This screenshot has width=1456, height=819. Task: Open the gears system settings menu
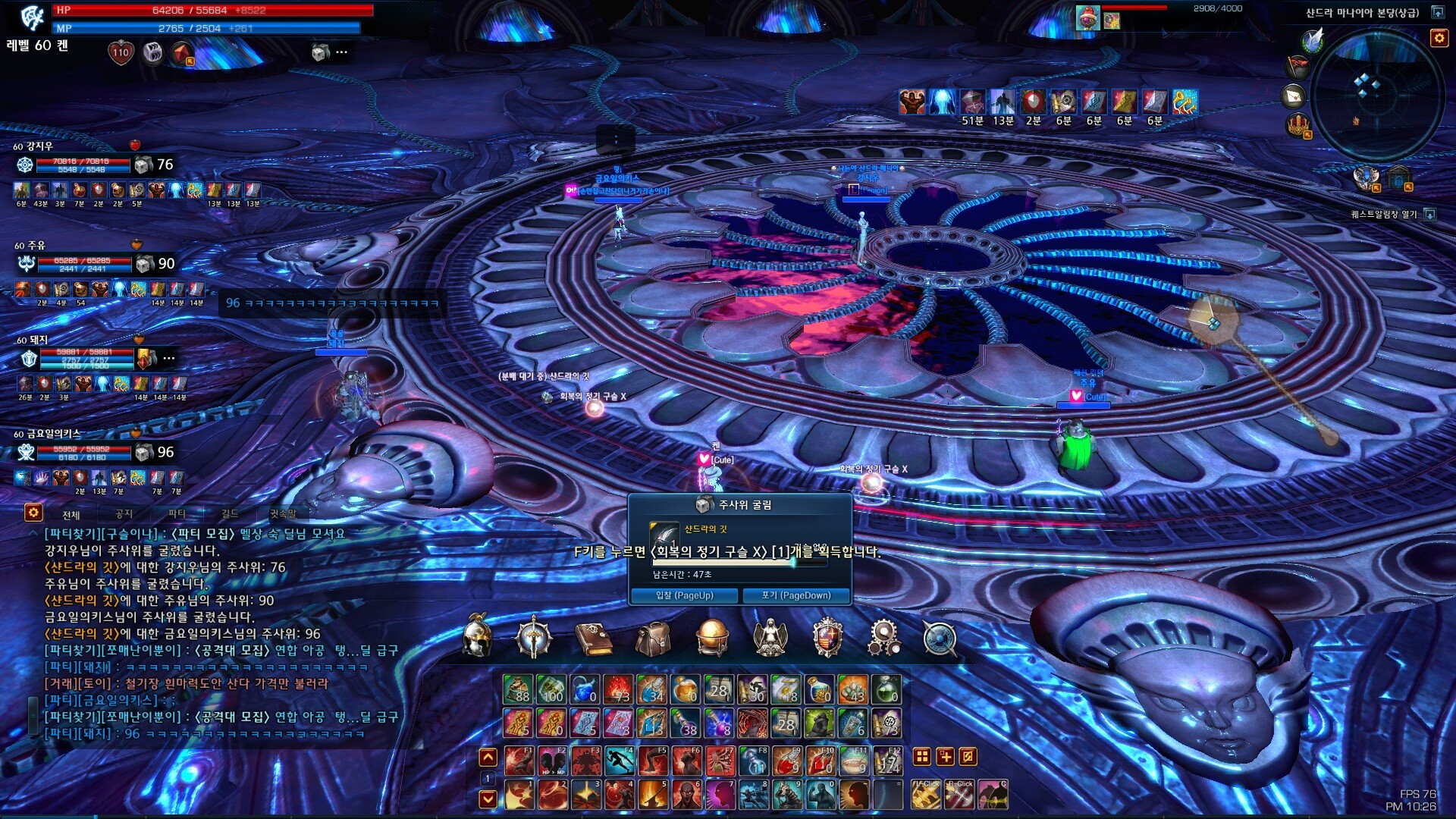click(x=884, y=639)
